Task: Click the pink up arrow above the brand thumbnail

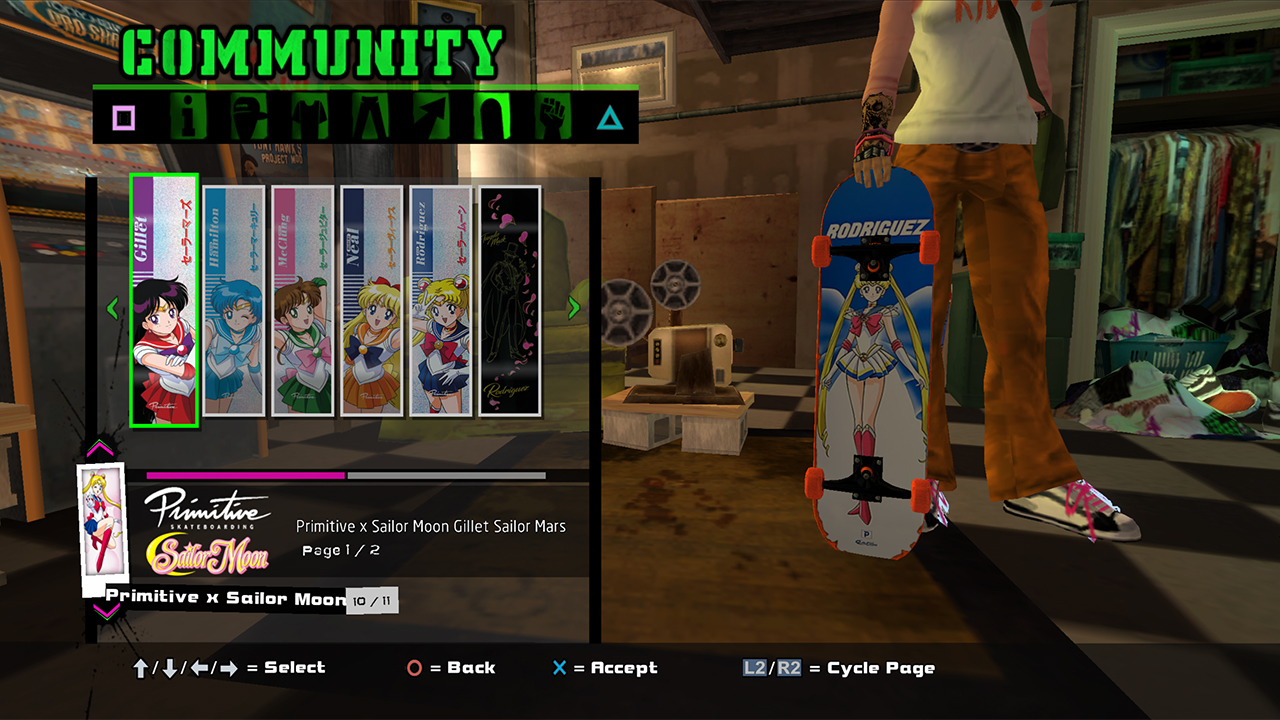Action: [x=102, y=449]
